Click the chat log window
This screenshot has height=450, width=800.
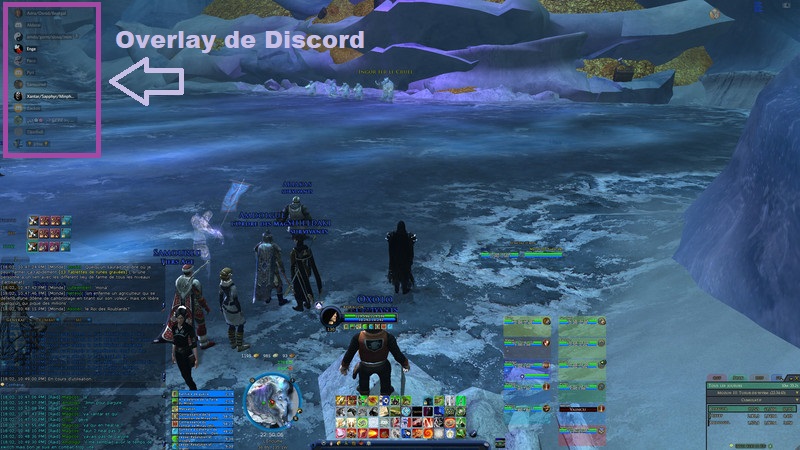70,412
